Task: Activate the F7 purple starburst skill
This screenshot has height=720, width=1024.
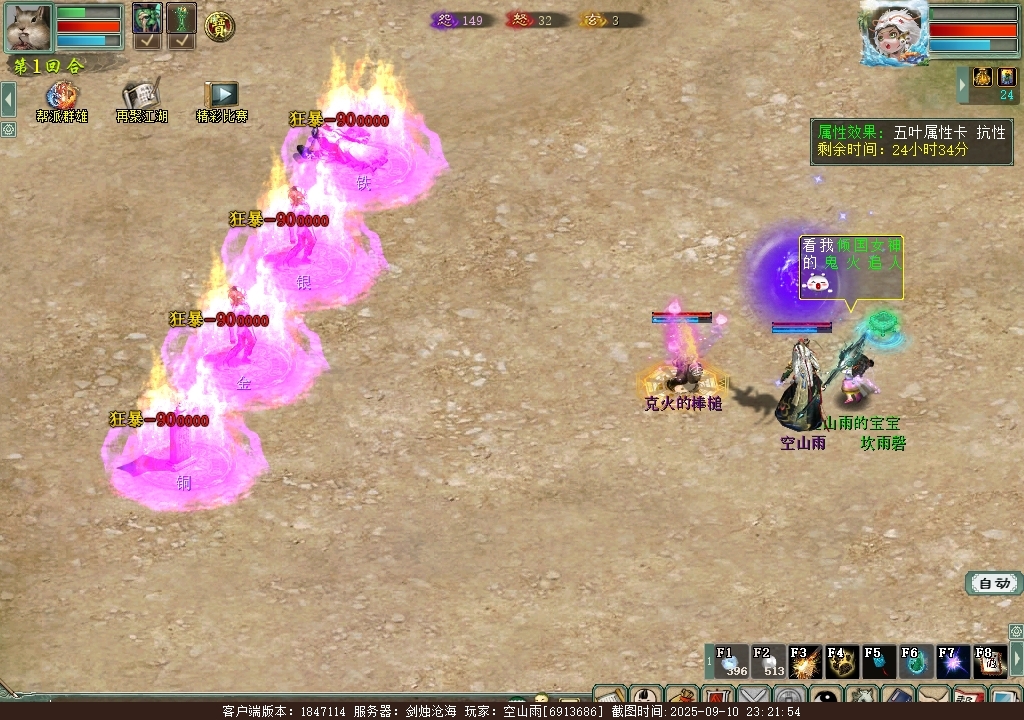Action: [x=953, y=662]
